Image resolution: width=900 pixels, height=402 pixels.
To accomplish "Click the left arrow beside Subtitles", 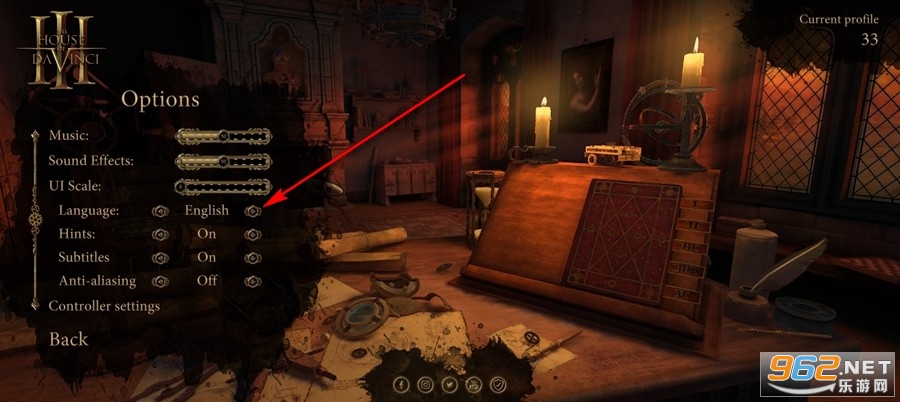I will tap(160, 258).
